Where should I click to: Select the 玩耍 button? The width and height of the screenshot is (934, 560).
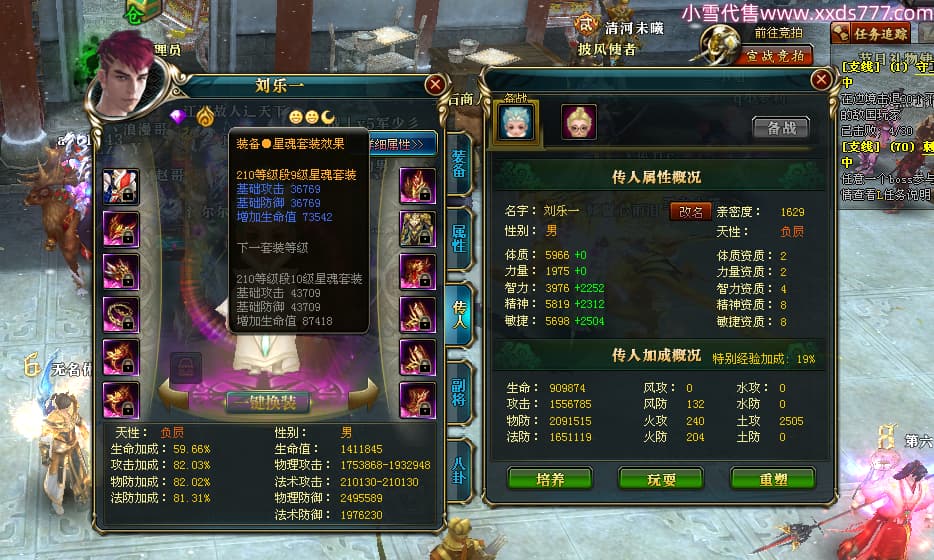(661, 479)
